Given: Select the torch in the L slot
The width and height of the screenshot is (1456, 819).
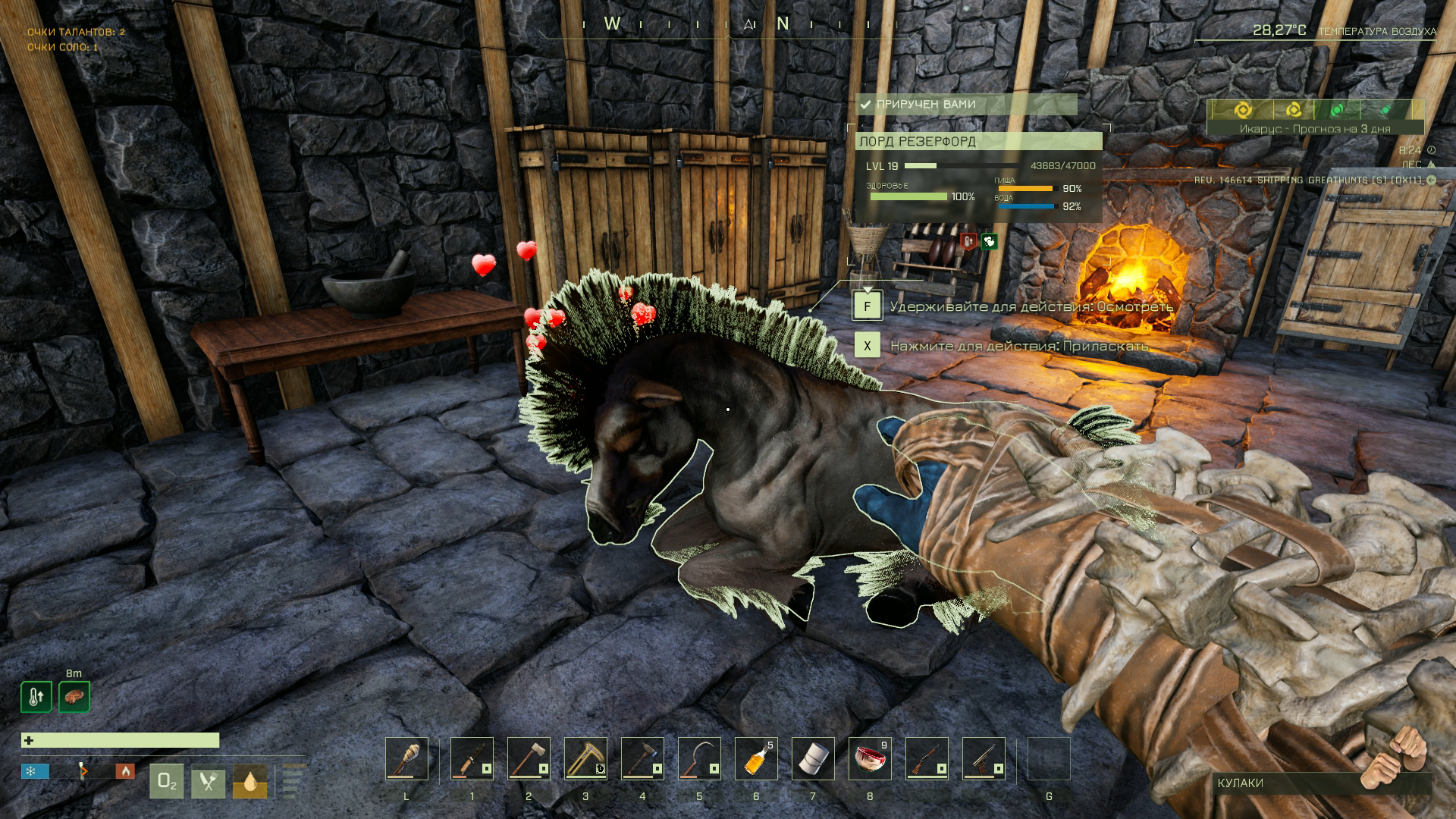Looking at the screenshot, I should pos(406,758).
